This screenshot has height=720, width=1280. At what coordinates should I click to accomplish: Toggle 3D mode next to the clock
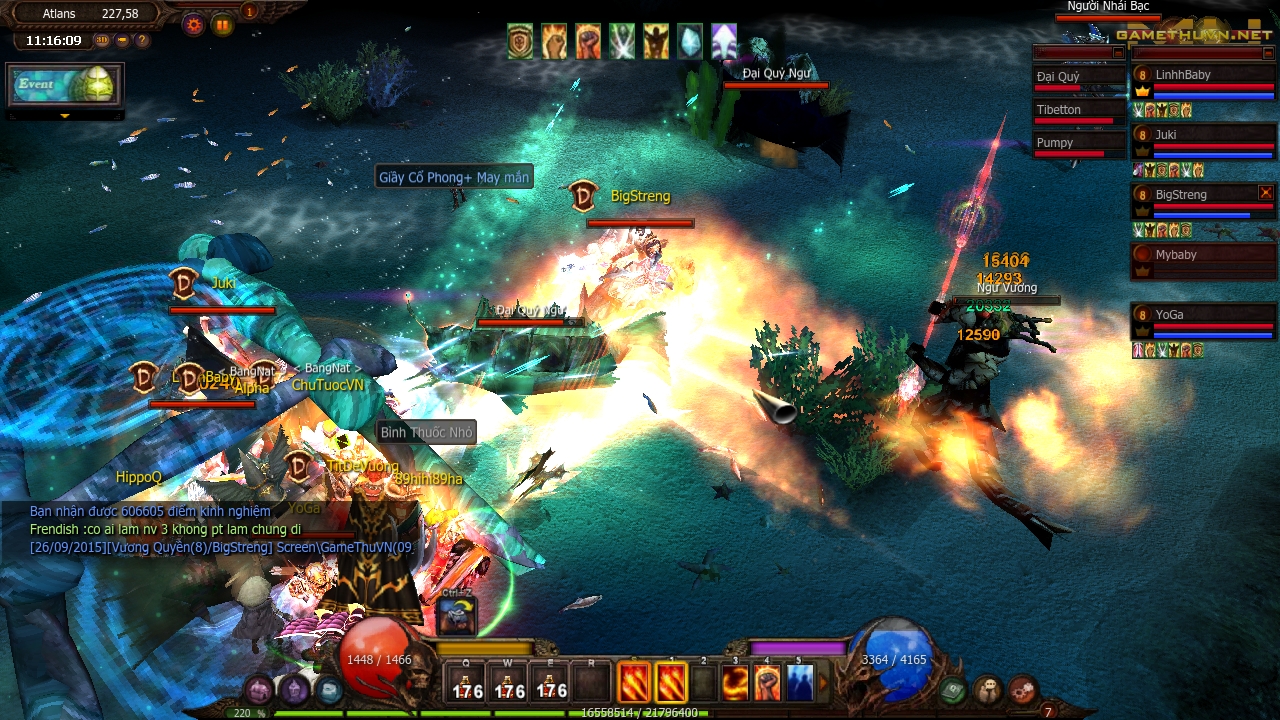point(102,40)
